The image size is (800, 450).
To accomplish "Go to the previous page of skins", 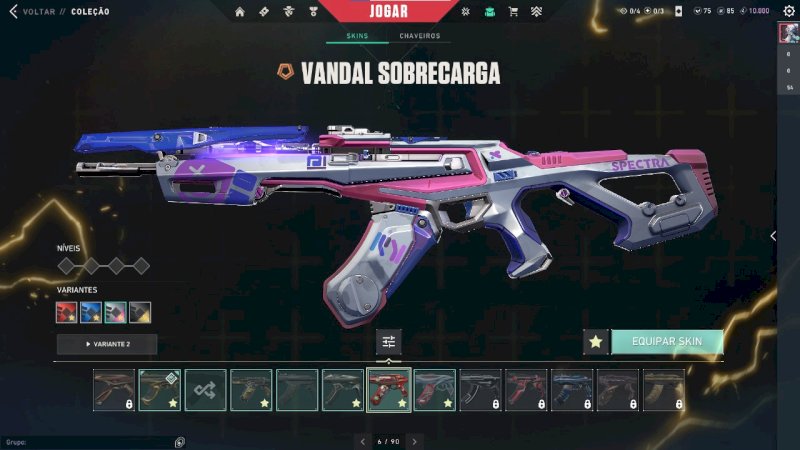I will (363, 441).
